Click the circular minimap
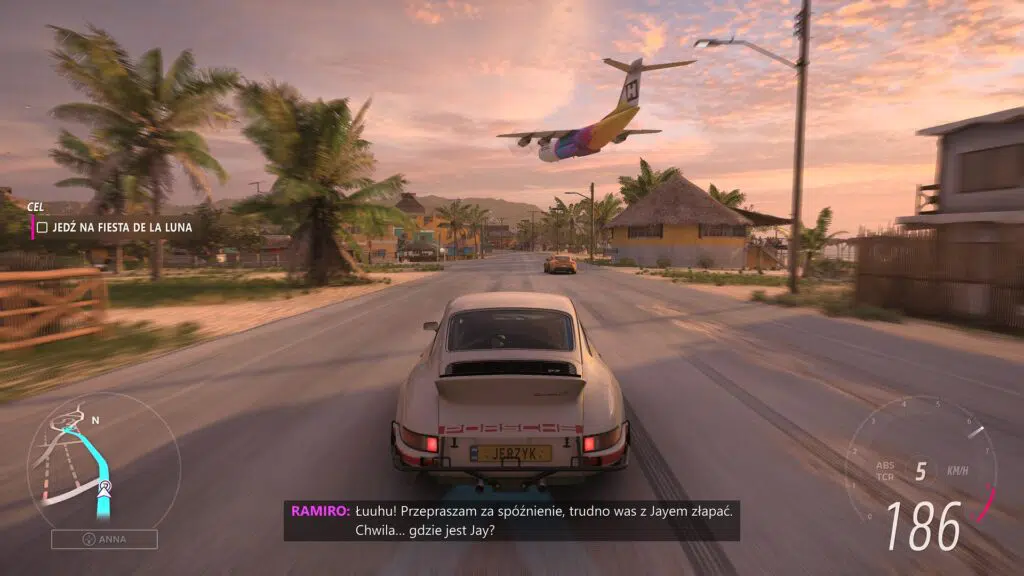The height and width of the screenshot is (576, 1024). 103,462
